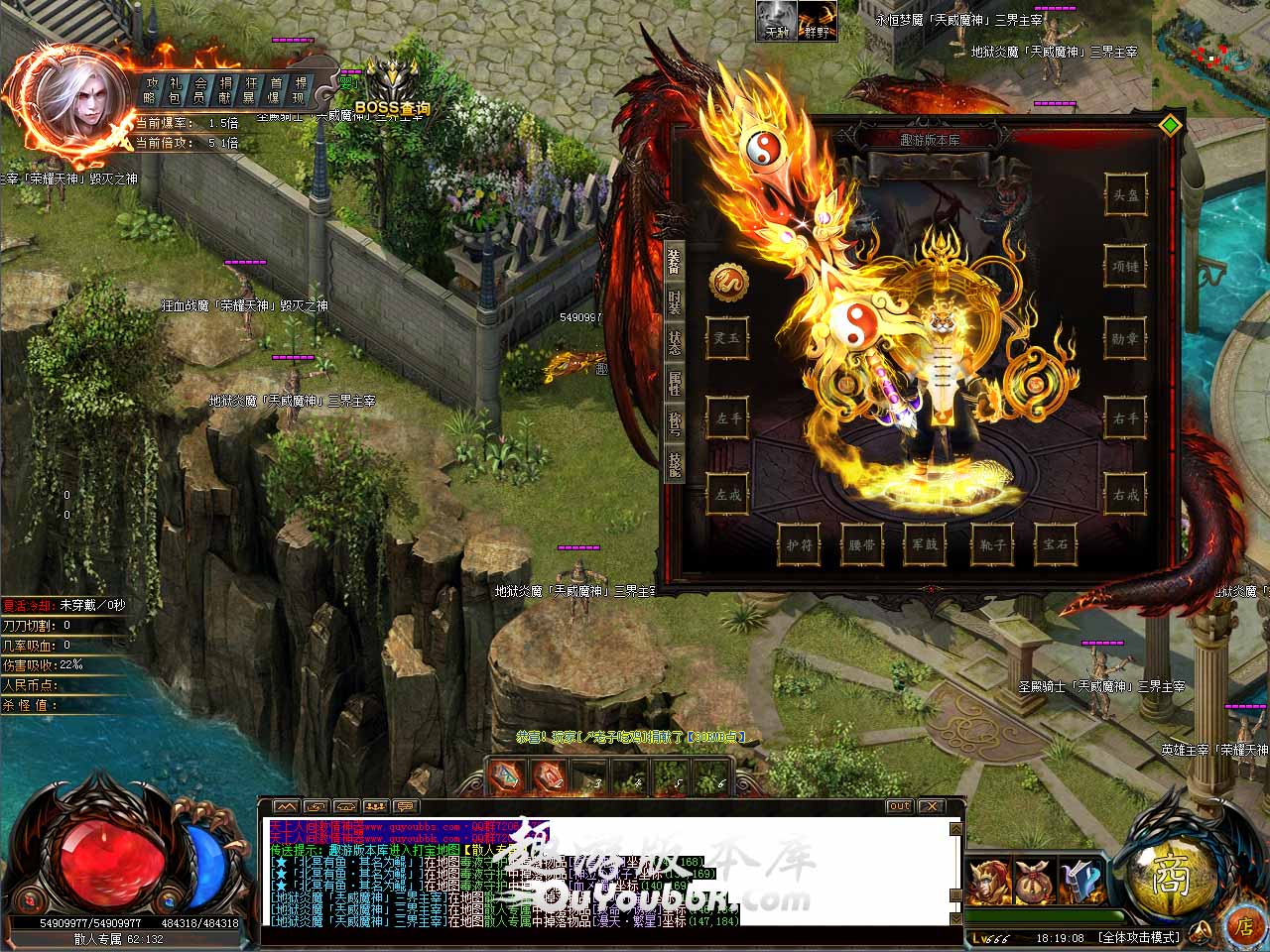Open the 属性 attributes tab

tap(675, 384)
